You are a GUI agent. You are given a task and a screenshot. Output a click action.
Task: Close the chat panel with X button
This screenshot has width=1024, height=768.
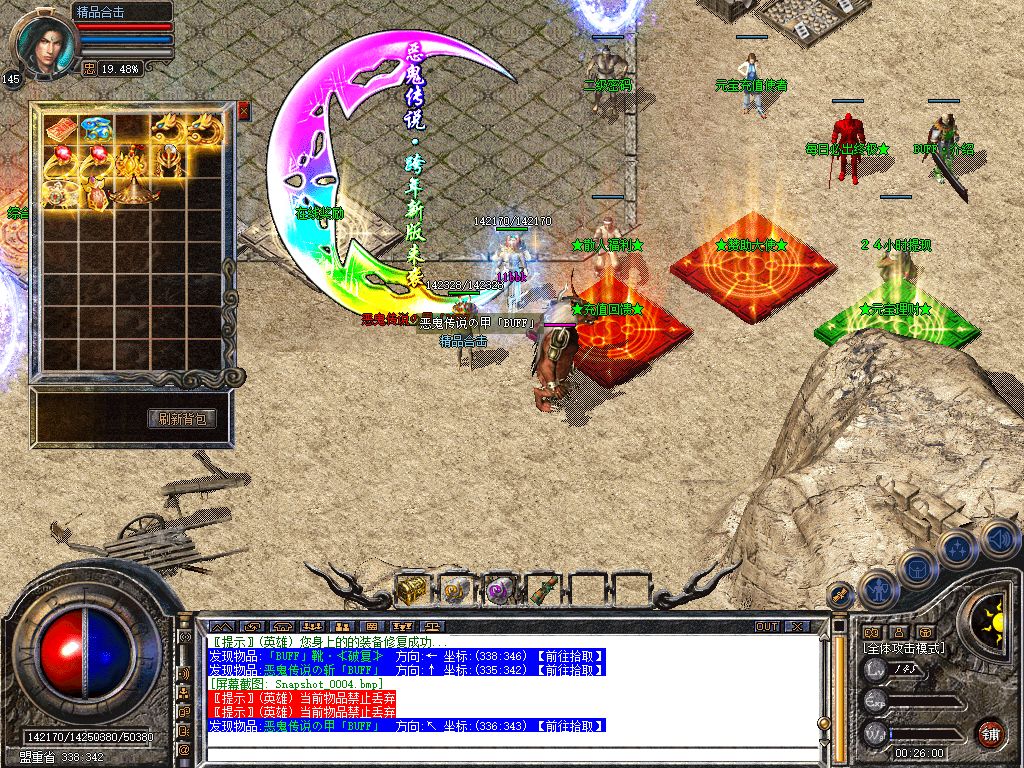click(x=796, y=626)
